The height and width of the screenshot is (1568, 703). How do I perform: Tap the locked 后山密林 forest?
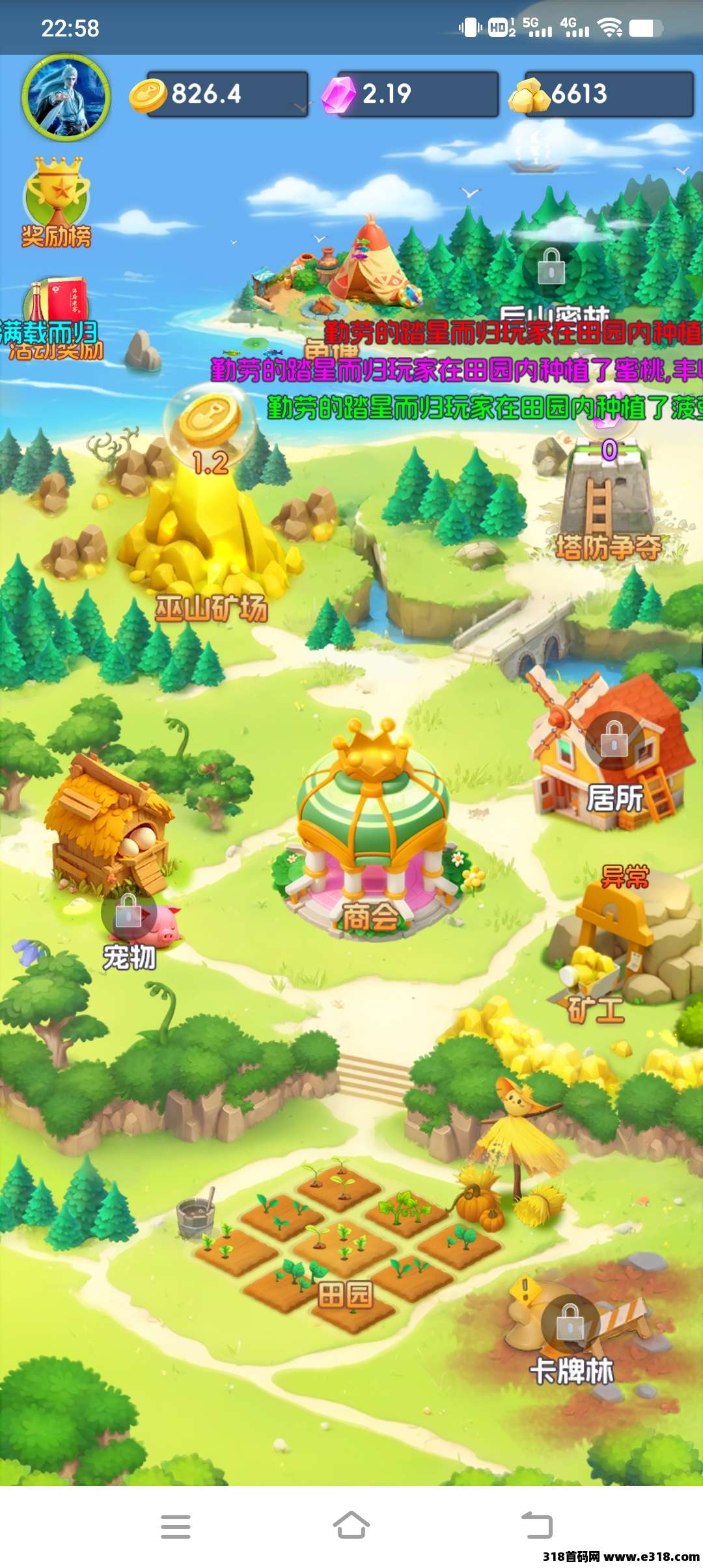coord(551,267)
